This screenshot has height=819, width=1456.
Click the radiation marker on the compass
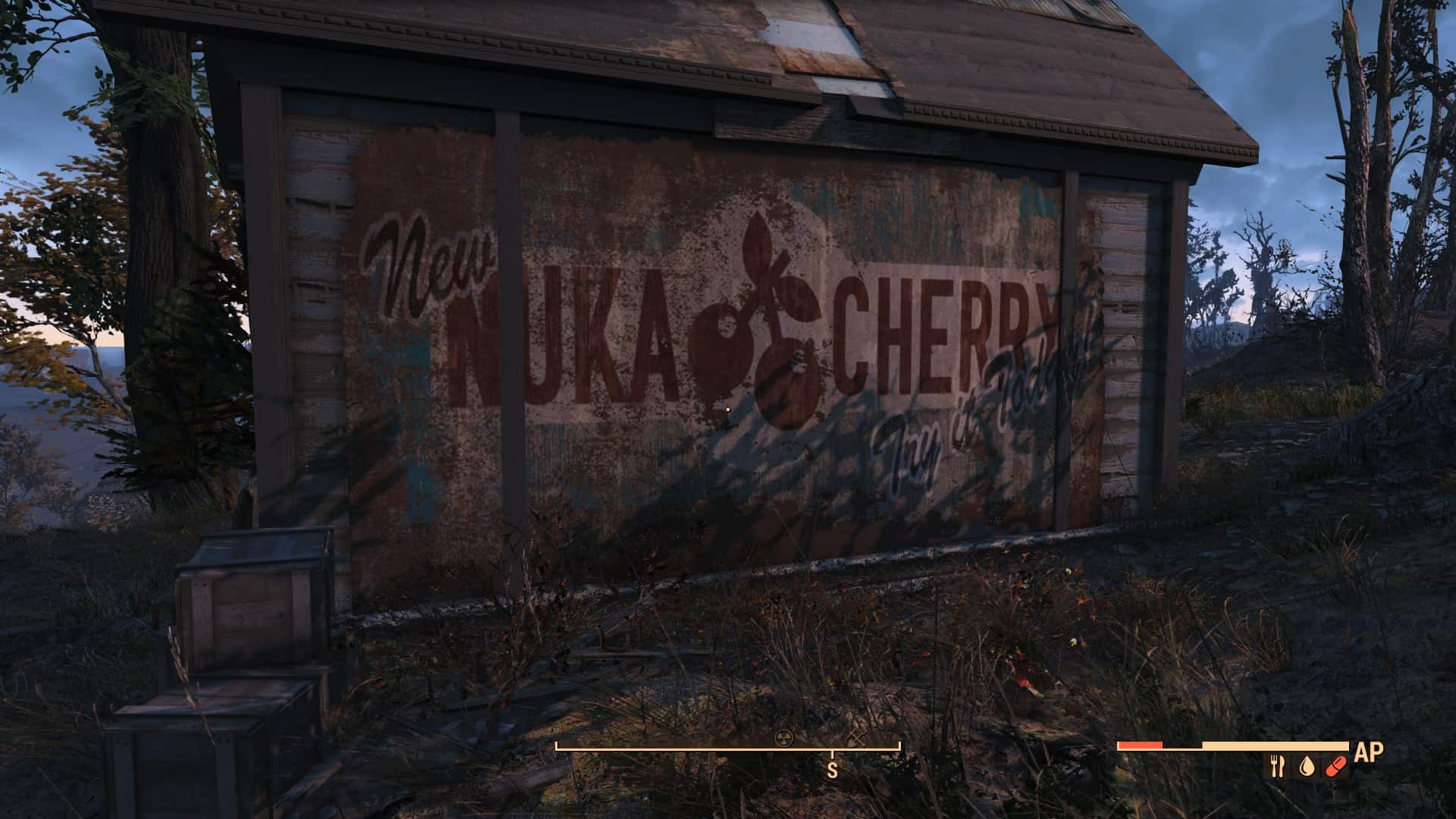[x=782, y=736]
